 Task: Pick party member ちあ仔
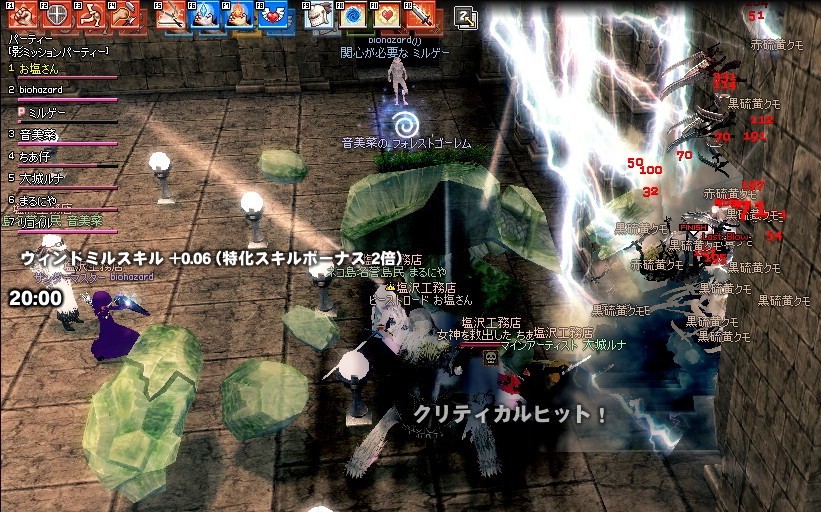(35, 155)
